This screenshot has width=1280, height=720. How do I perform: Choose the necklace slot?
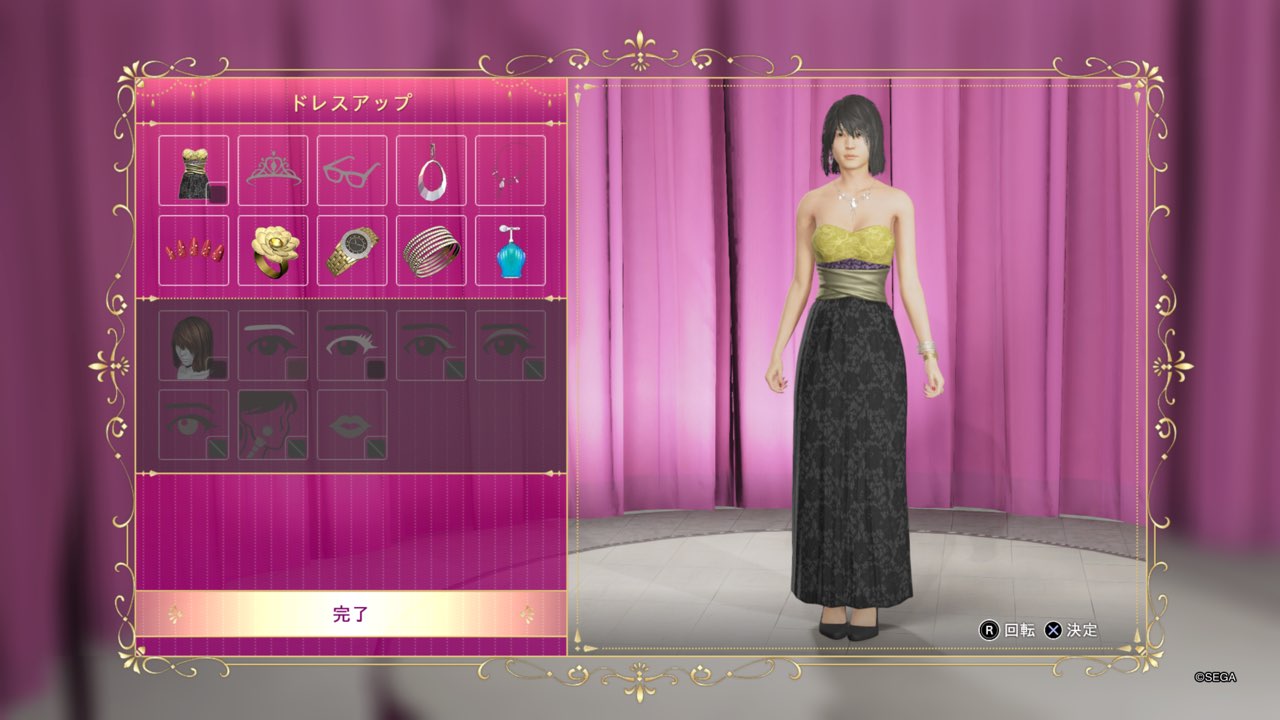510,171
